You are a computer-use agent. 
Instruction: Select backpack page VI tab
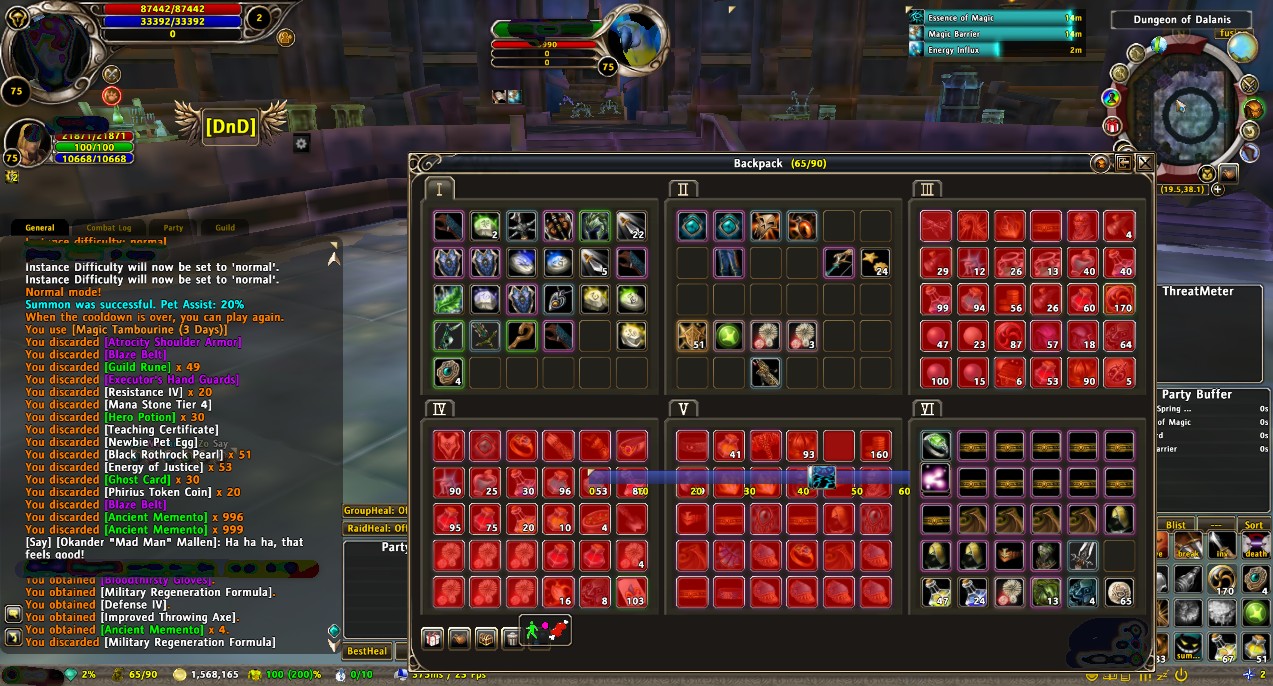927,408
